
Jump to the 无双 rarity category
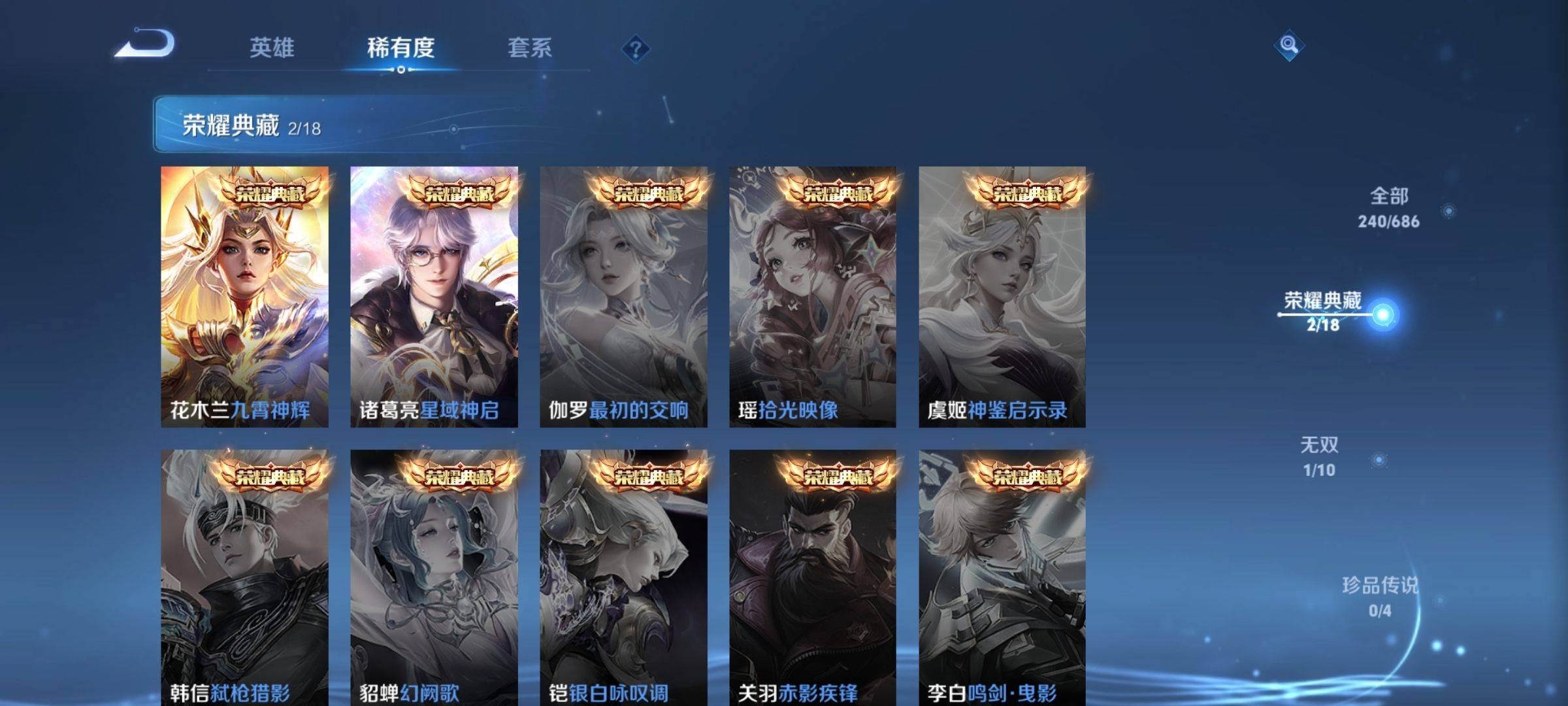(1319, 456)
